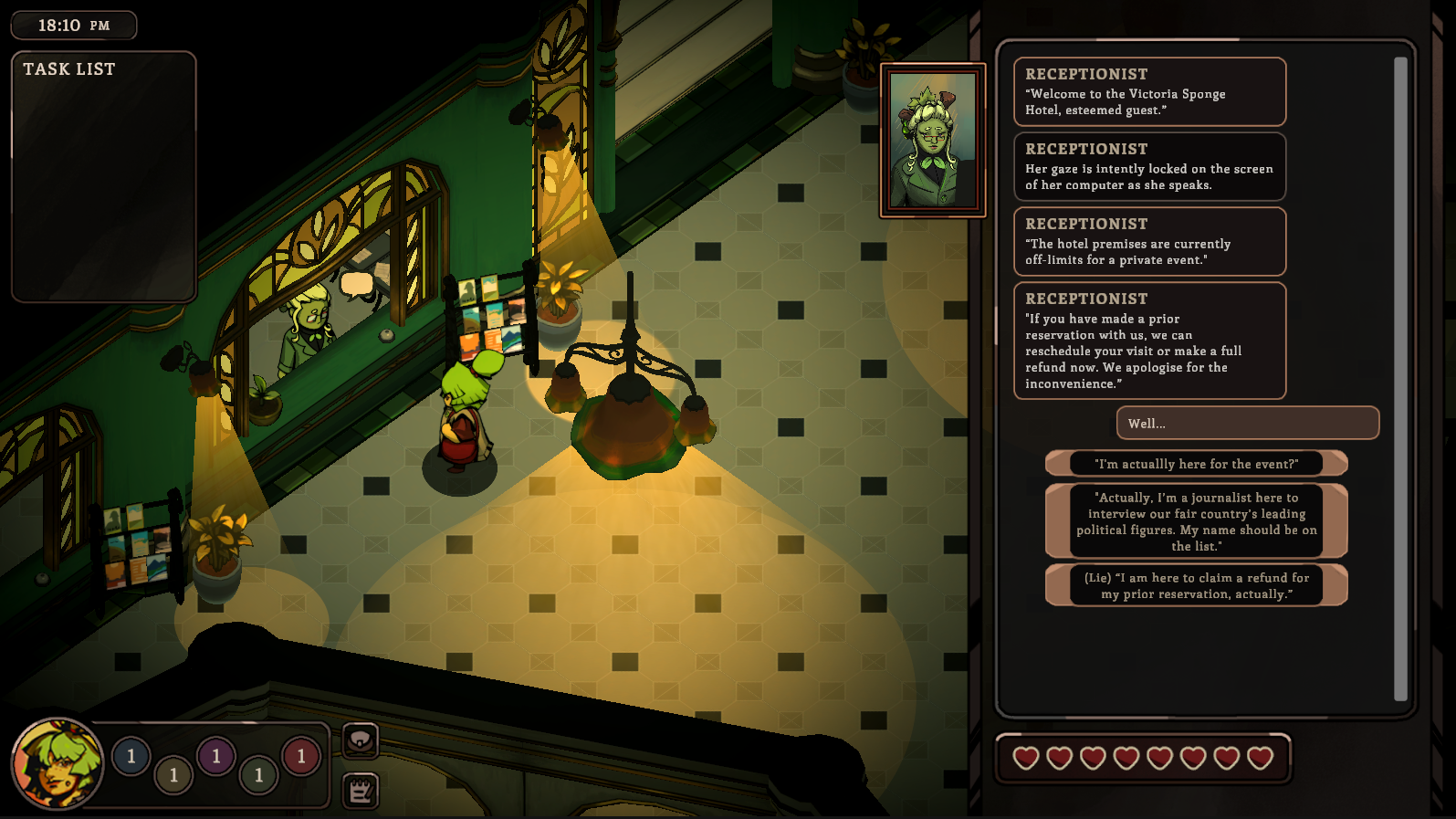Open the Task List panel
1456x819 pixels.
click(103, 175)
